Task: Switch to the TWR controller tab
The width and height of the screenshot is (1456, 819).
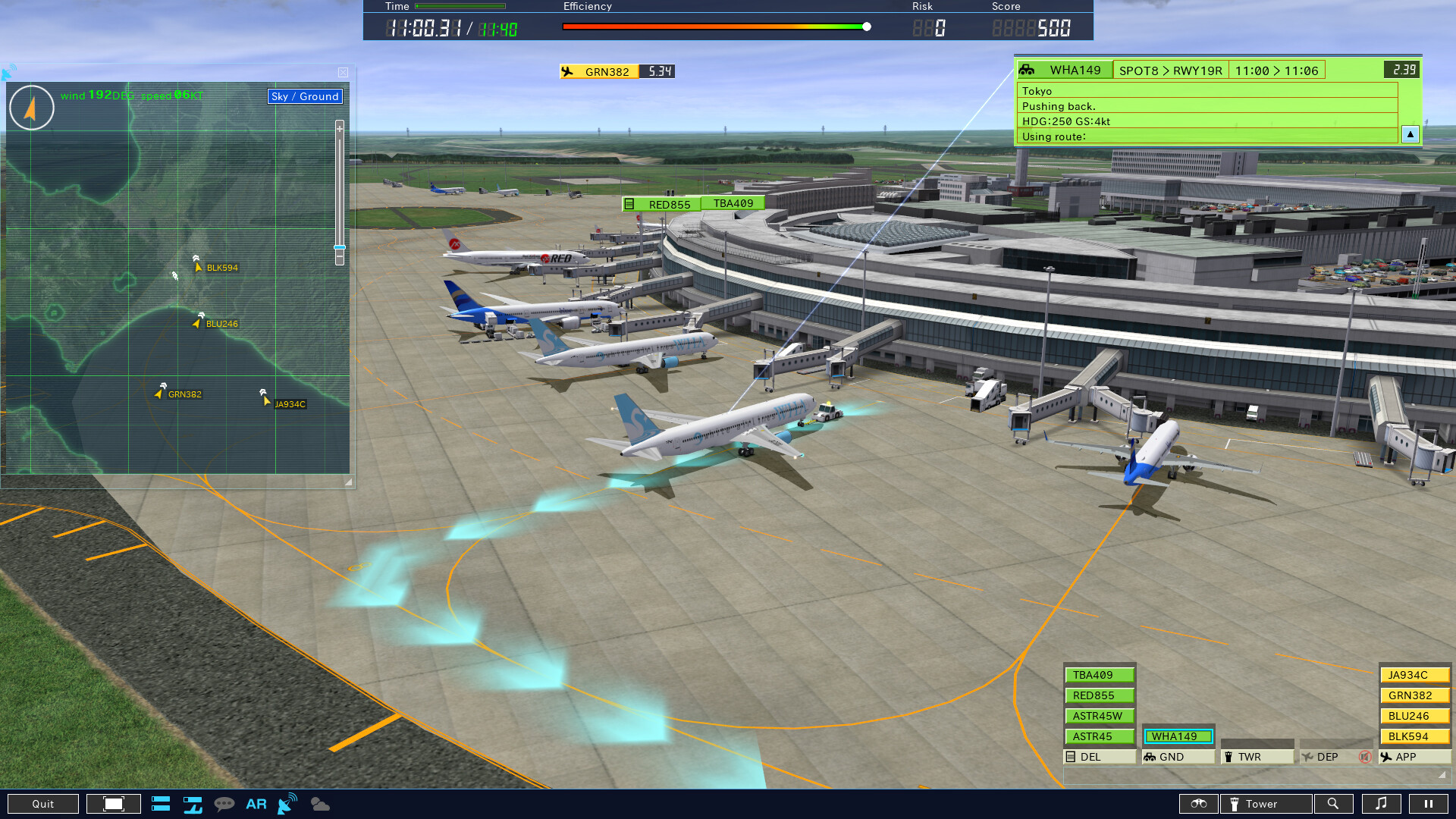Action: [1257, 756]
